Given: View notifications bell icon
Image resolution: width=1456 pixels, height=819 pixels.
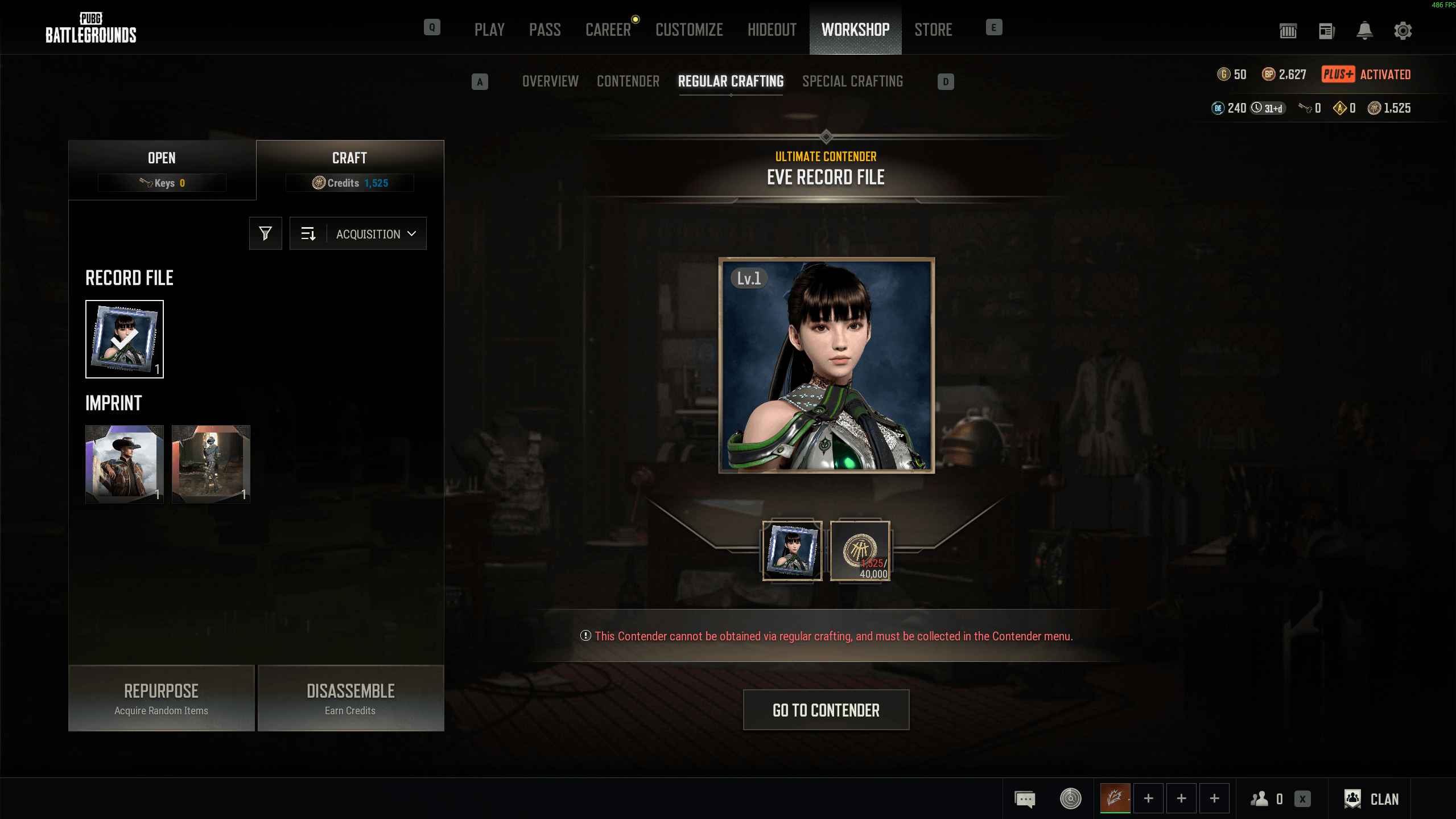Looking at the screenshot, I should (1364, 31).
